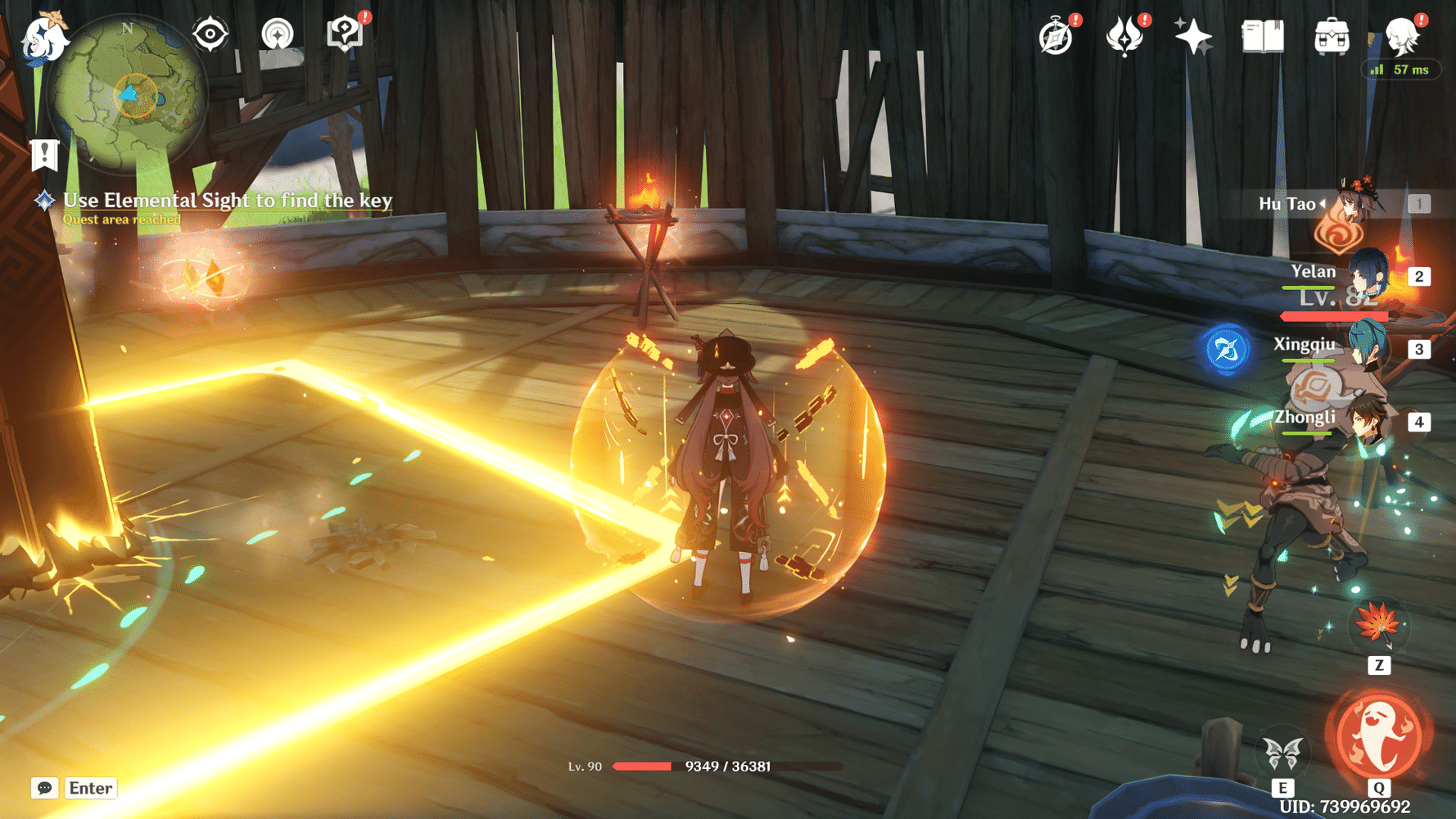The height and width of the screenshot is (819, 1456).
Task: Unleash Hu Tao's ghost Elemental Burst
Action: (x=1379, y=735)
